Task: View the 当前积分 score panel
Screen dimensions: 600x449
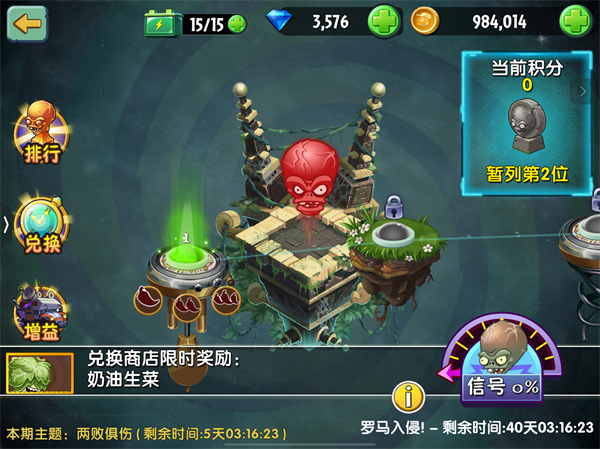Action: [x=526, y=122]
